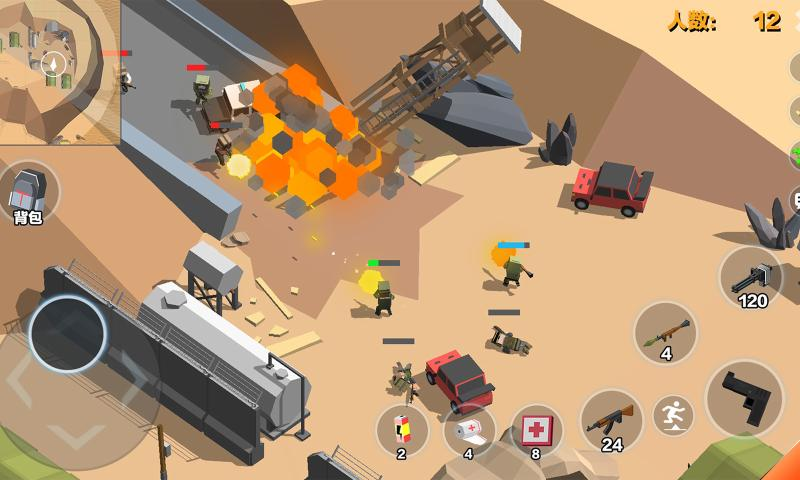Switch to the AK-47 rifle
Screen dimensions: 800x480
612,420
